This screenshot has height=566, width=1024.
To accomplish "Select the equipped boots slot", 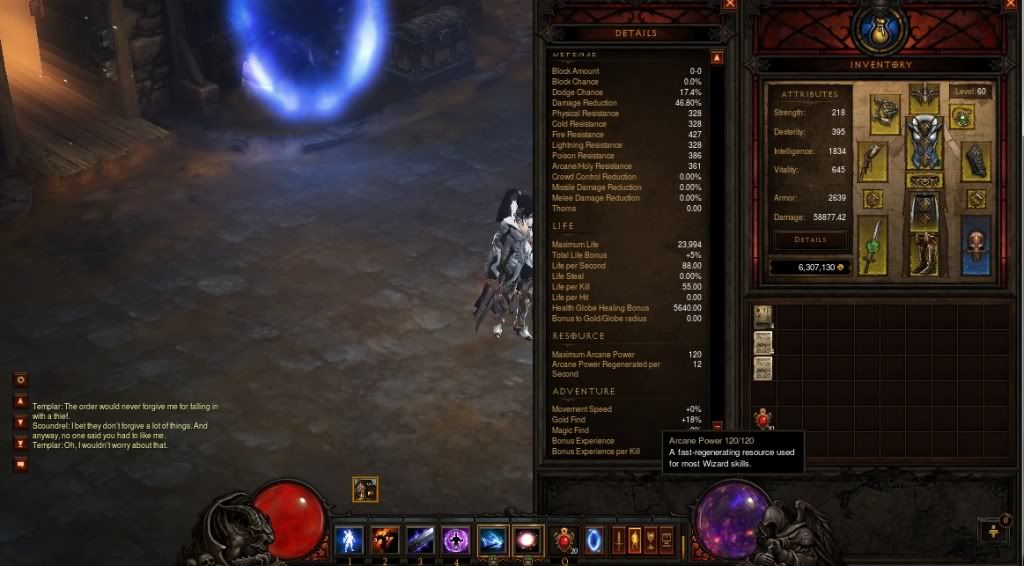I will (924, 253).
